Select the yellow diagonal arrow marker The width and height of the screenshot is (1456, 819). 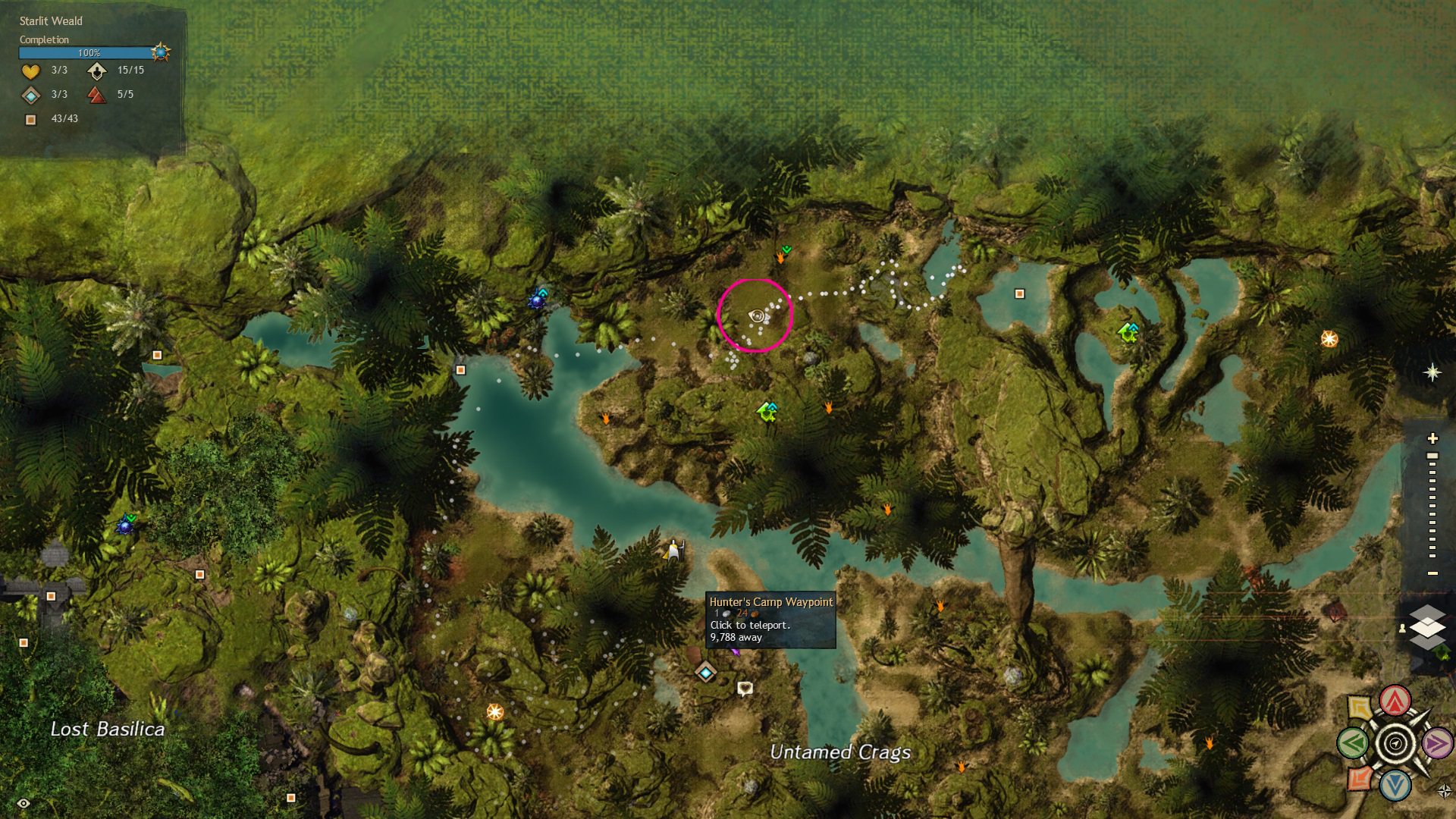[1360, 708]
